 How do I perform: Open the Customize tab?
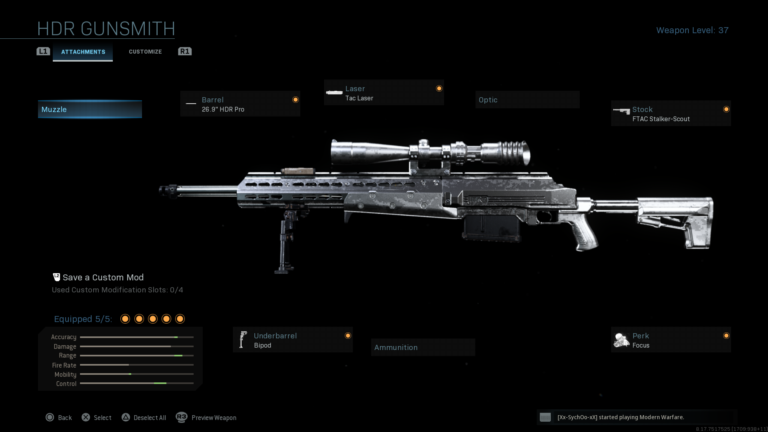pyautogui.click(x=145, y=51)
